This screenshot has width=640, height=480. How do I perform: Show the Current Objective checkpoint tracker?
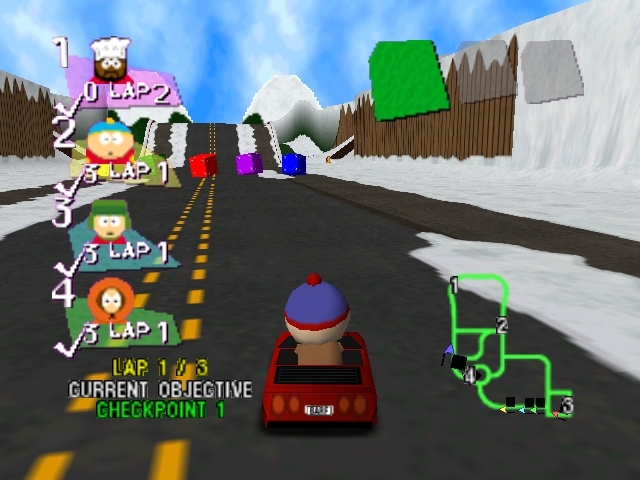click(x=160, y=398)
